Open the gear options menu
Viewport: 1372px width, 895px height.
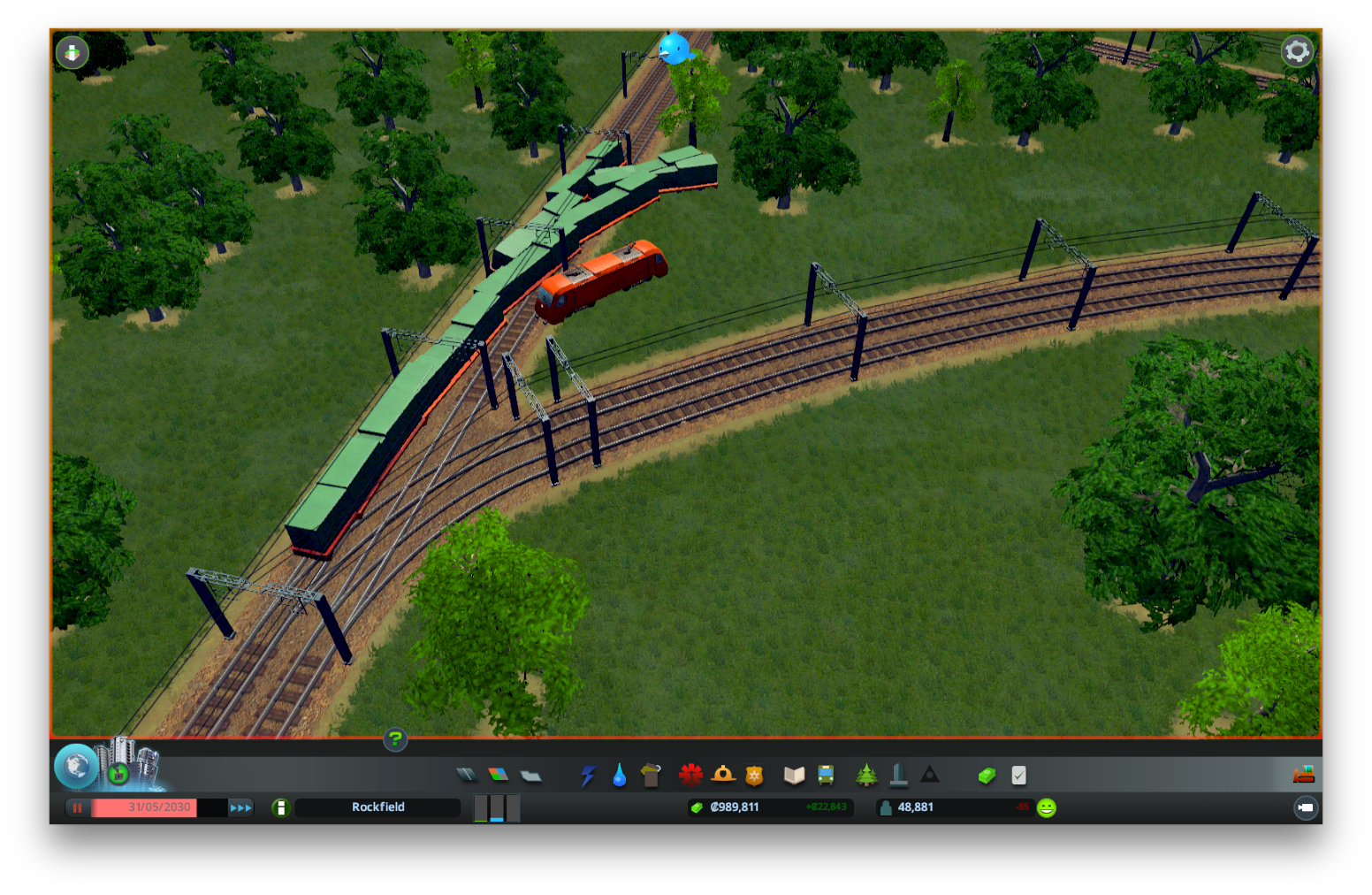pyautogui.click(x=1297, y=51)
